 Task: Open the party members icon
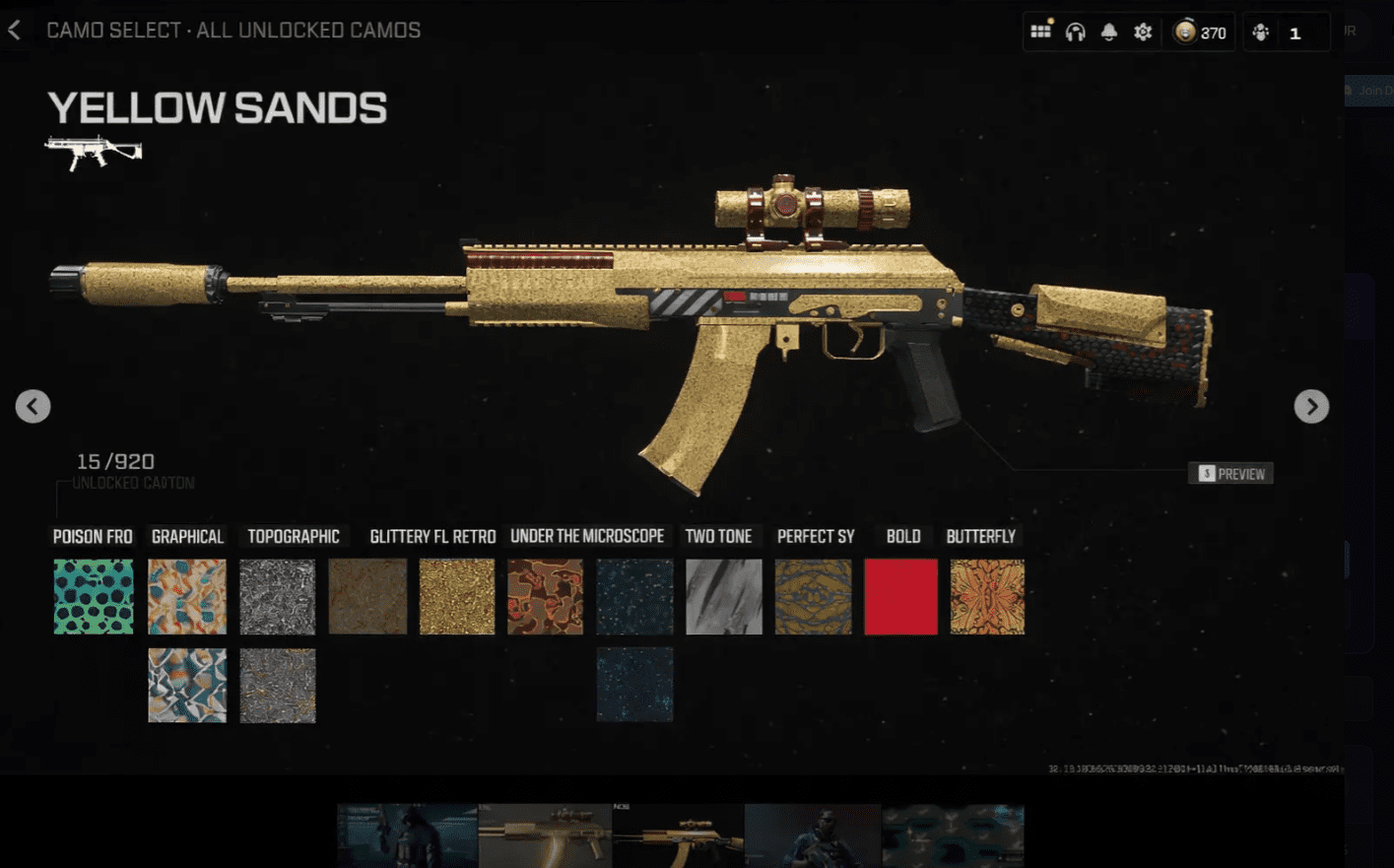[1261, 33]
